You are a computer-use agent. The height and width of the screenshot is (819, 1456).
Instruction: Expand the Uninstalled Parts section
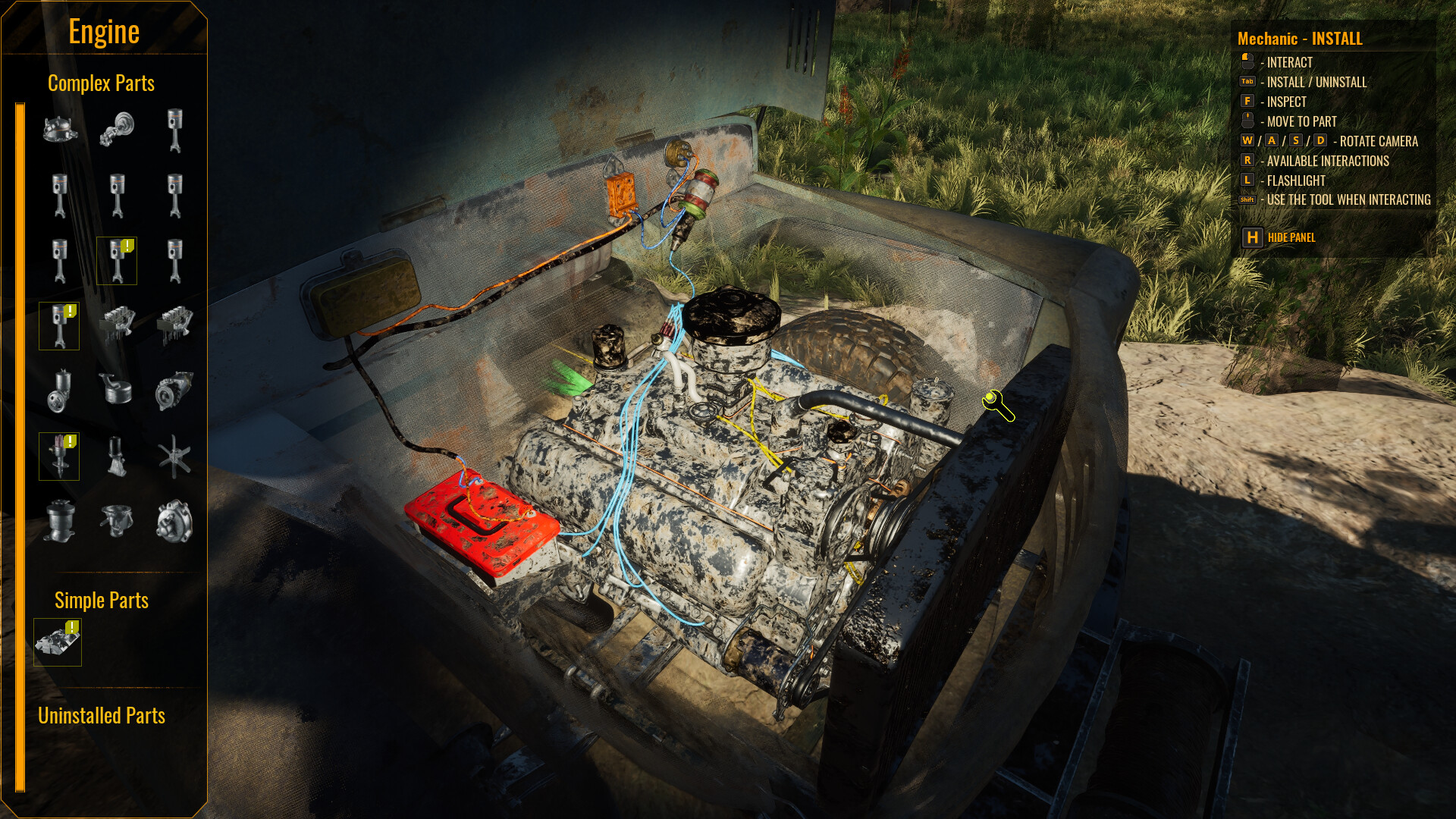click(102, 716)
